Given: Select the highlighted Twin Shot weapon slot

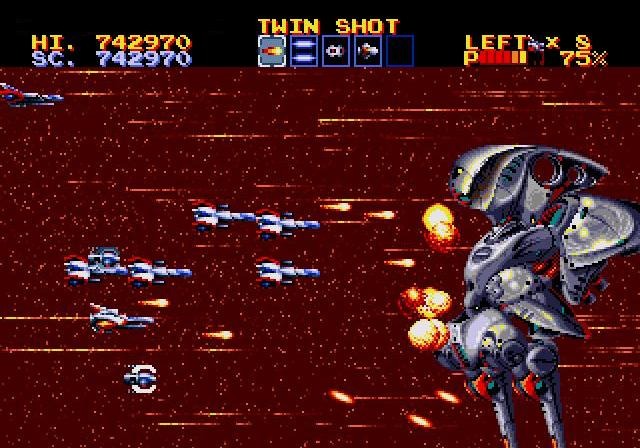Looking at the screenshot, I should (x=272, y=51).
